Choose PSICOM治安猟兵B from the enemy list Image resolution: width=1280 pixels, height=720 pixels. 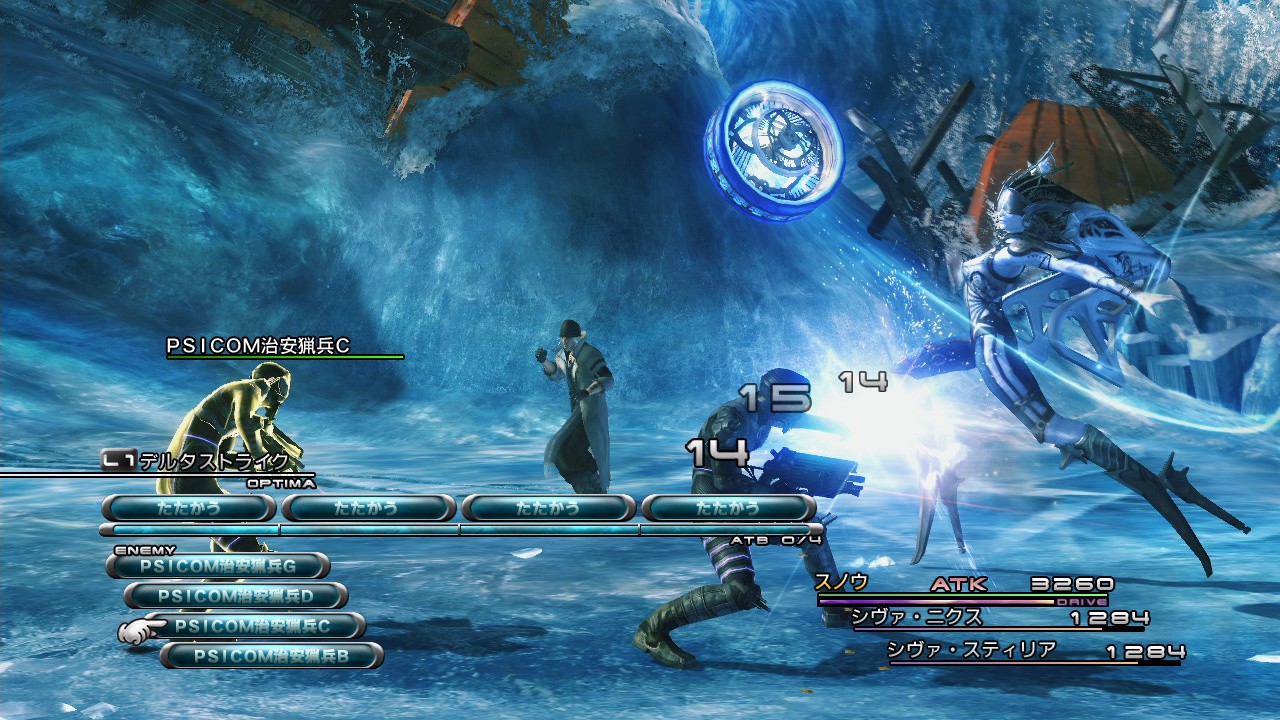click(271, 656)
